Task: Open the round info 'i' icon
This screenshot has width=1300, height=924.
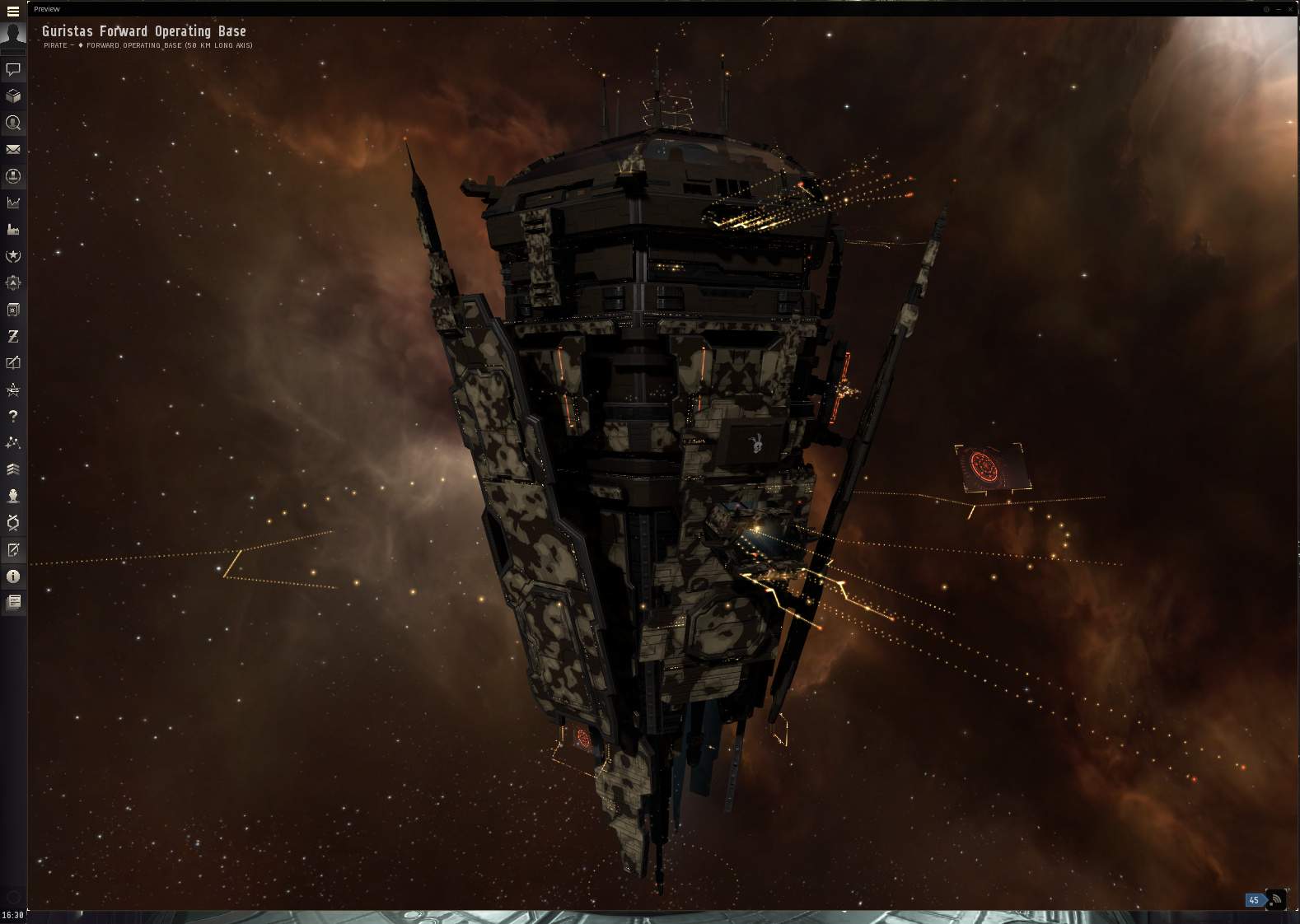Action: tap(13, 576)
